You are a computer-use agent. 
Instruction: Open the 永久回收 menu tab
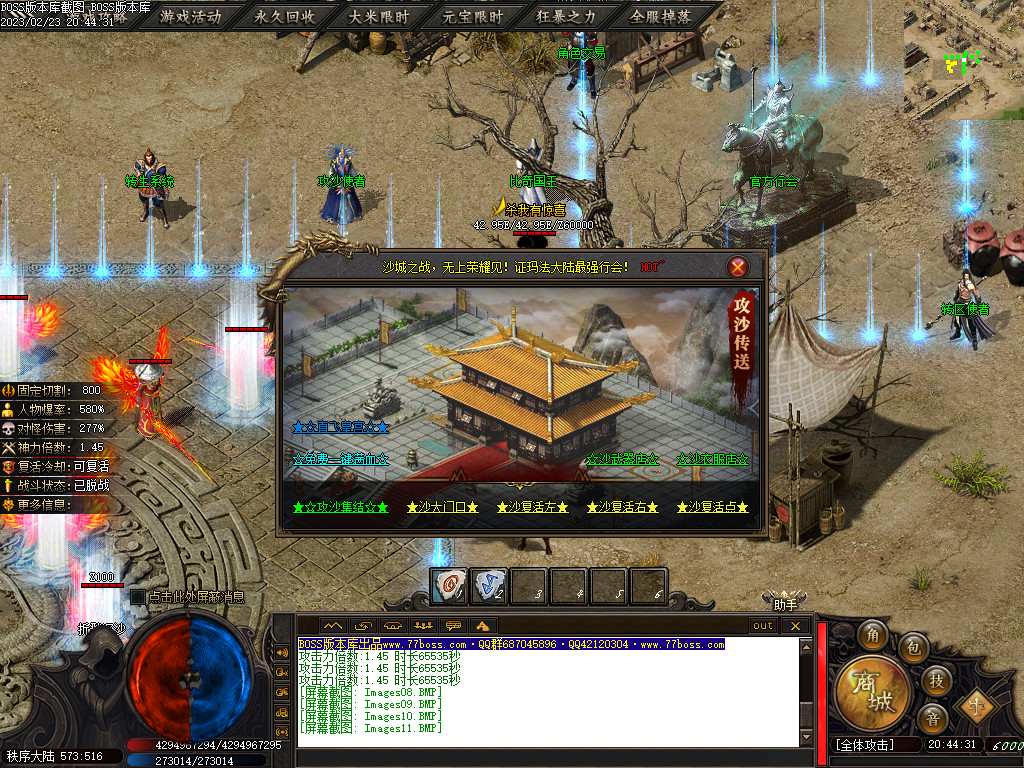pos(284,17)
